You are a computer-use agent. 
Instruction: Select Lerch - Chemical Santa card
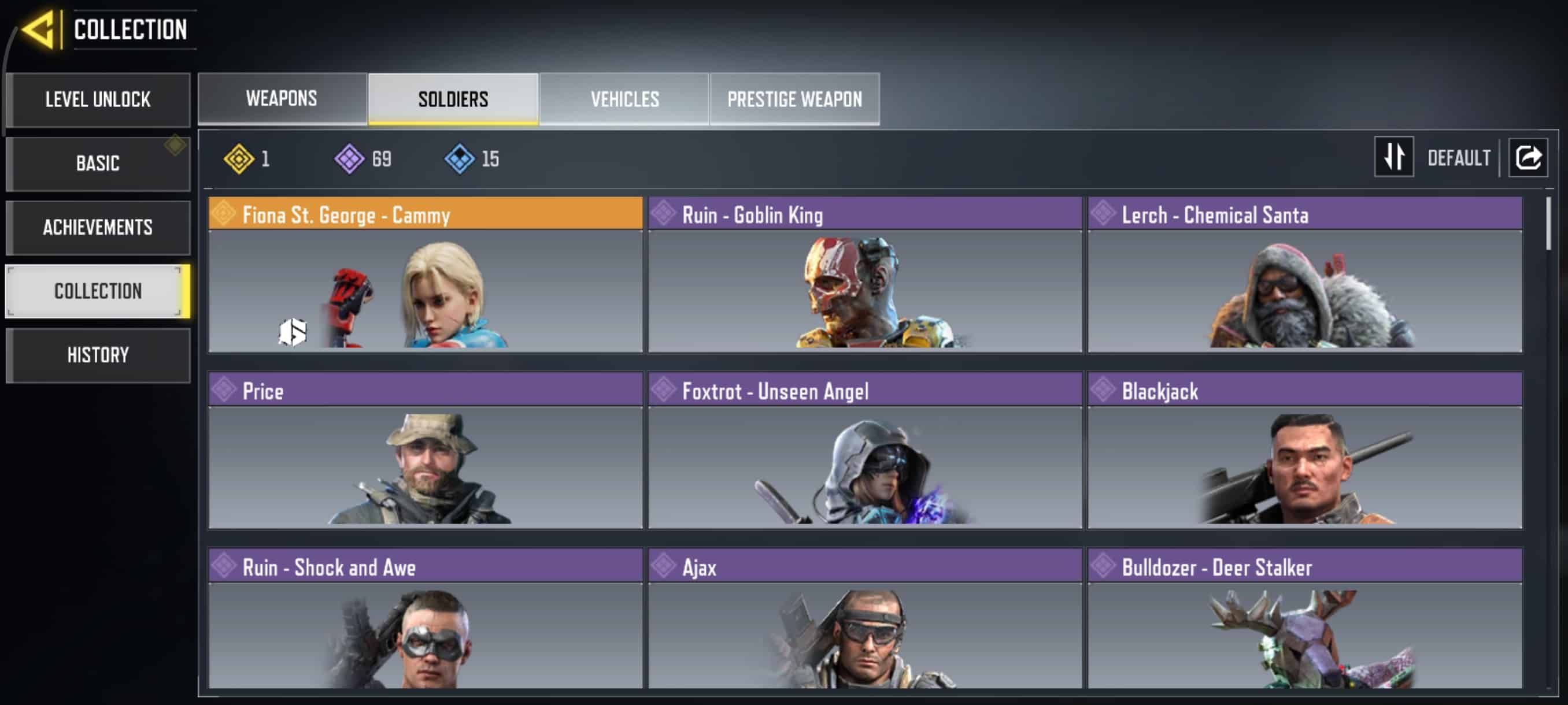(x=1304, y=274)
